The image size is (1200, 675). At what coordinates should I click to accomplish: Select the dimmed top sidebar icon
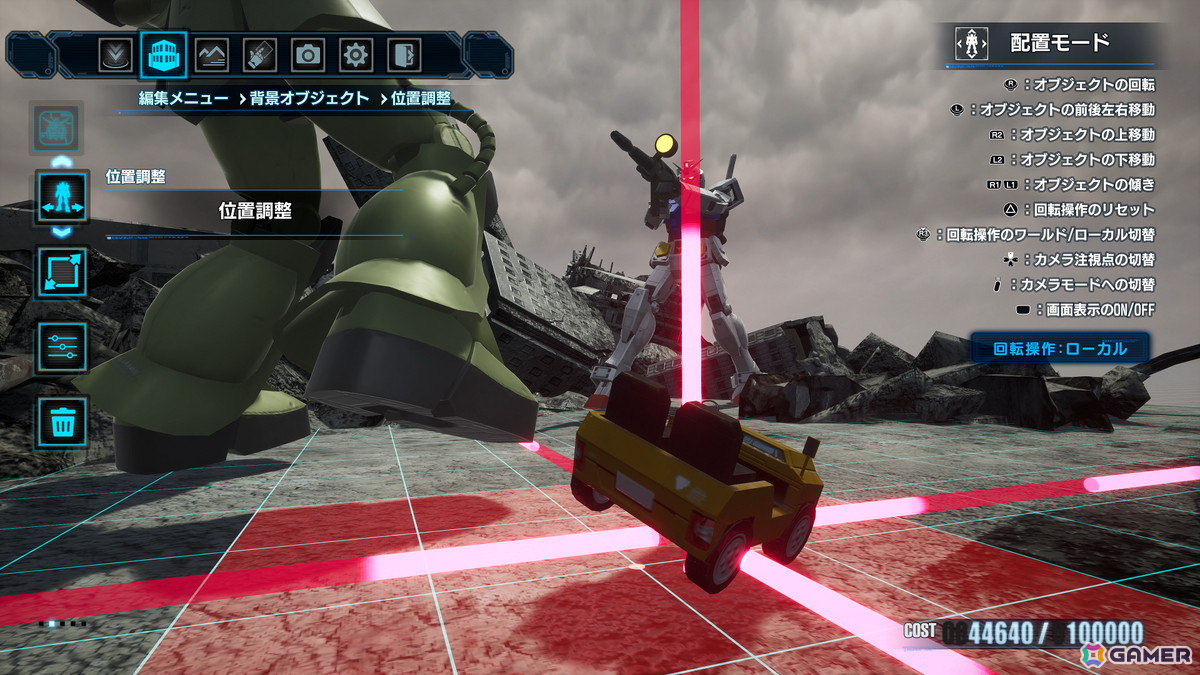(x=57, y=126)
